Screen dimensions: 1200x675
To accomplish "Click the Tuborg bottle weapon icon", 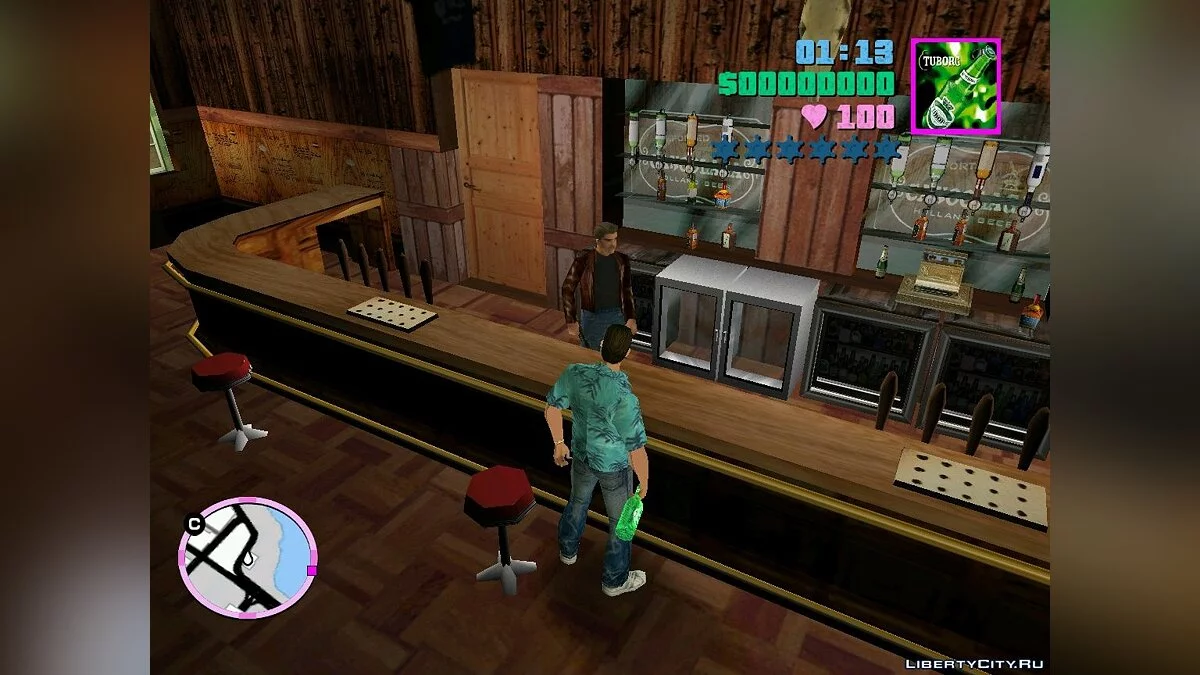I will click(x=955, y=86).
